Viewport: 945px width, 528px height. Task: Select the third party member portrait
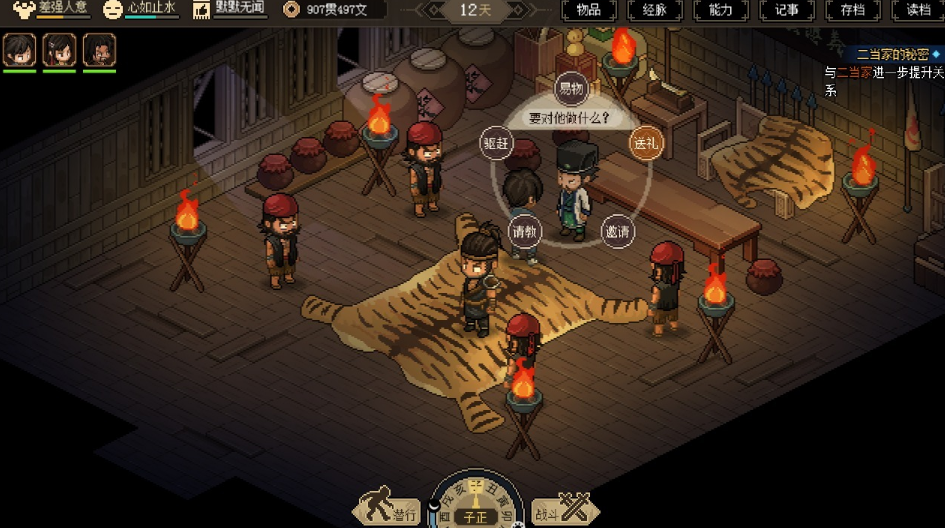tap(99, 49)
